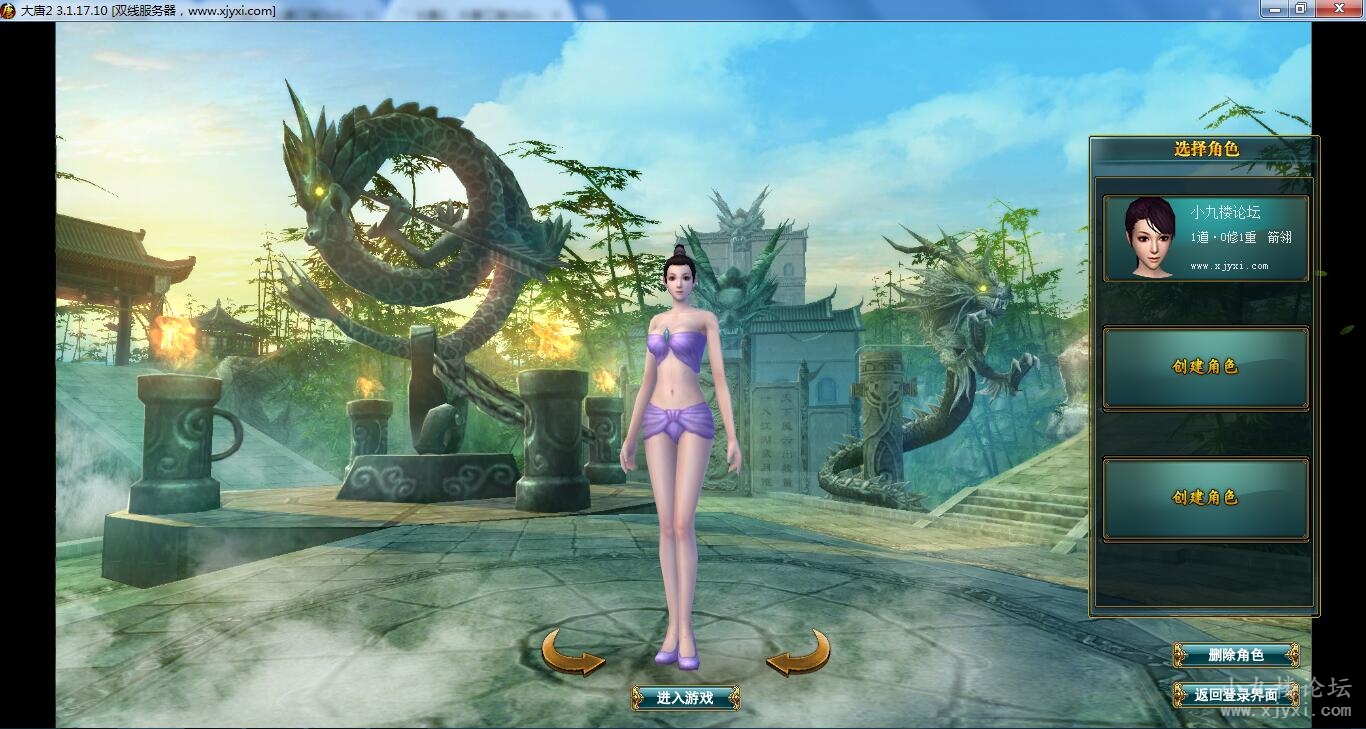Click the second 创建角色 empty slot
Viewport: 1366px width, 729px height.
pyautogui.click(x=1205, y=497)
